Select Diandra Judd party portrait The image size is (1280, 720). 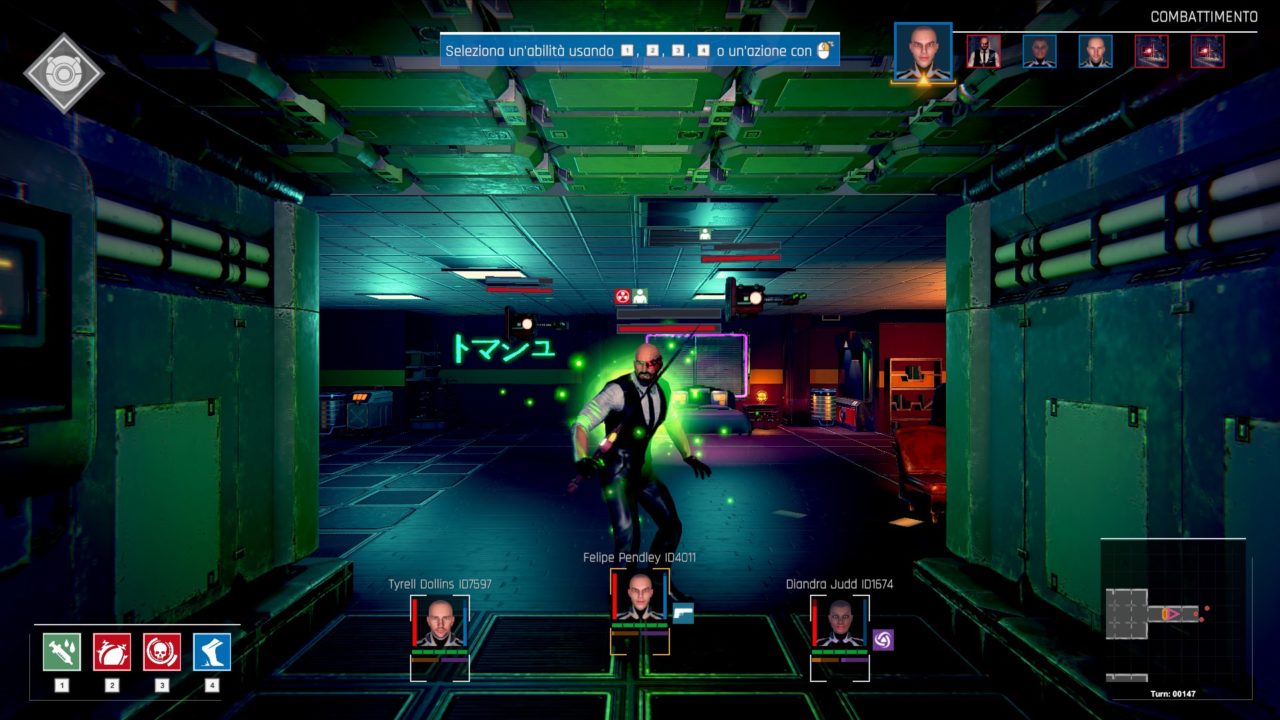pos(839,623)
